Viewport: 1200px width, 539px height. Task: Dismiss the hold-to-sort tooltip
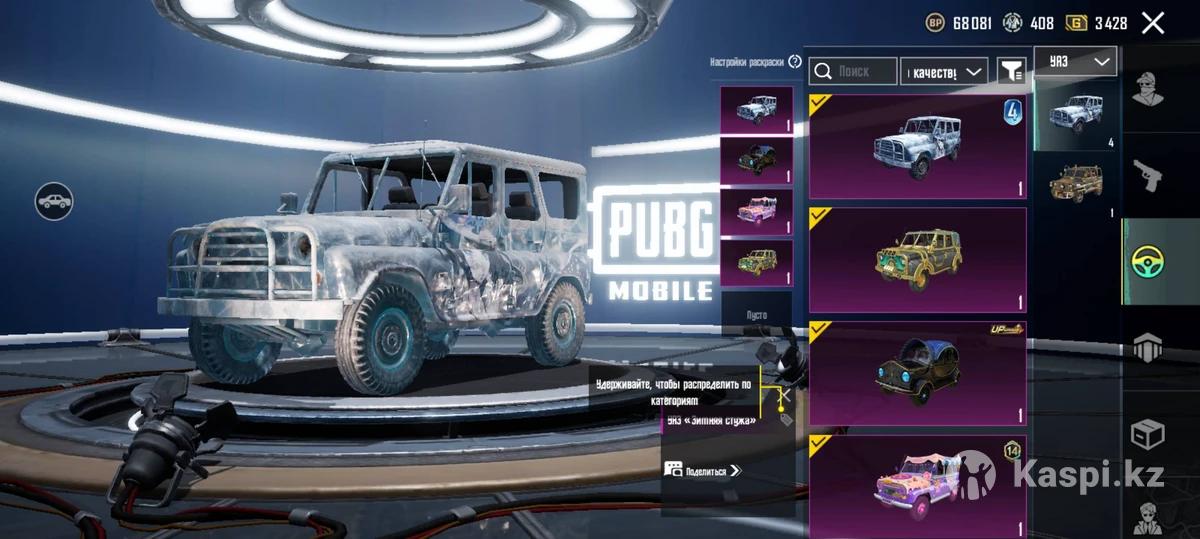(x=785, y=394)
